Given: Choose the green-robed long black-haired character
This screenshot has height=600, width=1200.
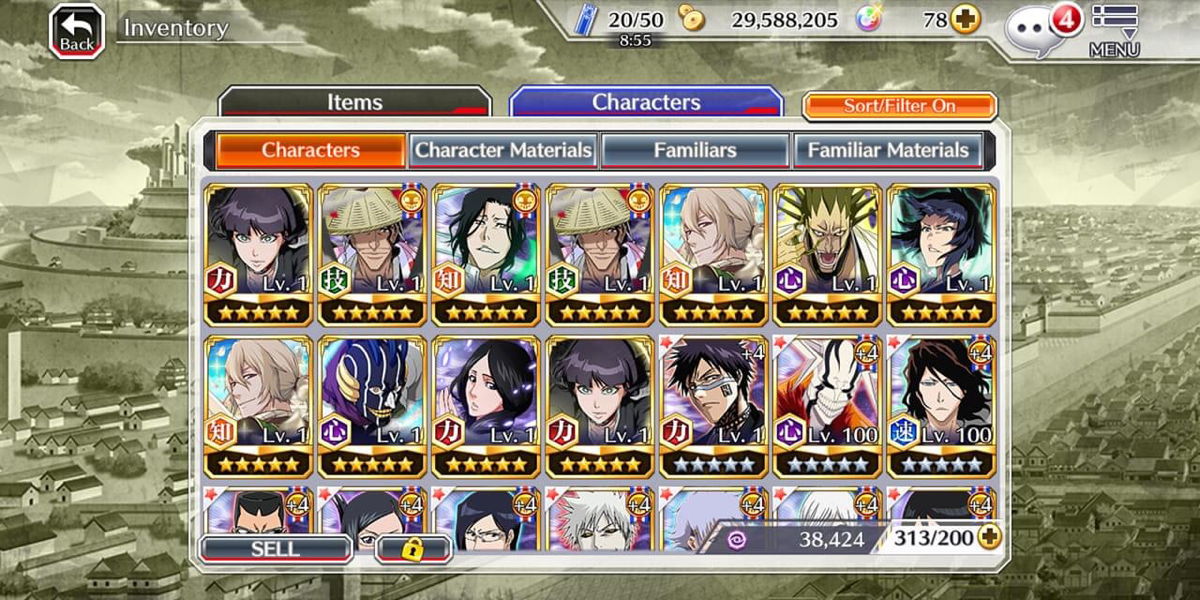Looking at the screenshot, I should (485, 254).
